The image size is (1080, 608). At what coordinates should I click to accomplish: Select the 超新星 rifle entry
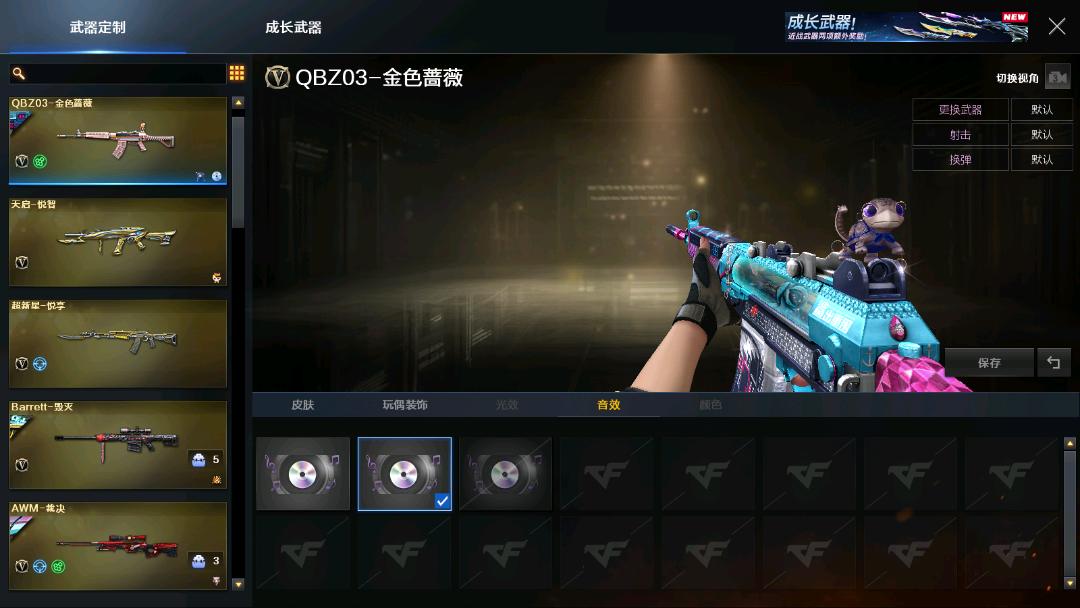pyautogui.click(x=118, y=343)
